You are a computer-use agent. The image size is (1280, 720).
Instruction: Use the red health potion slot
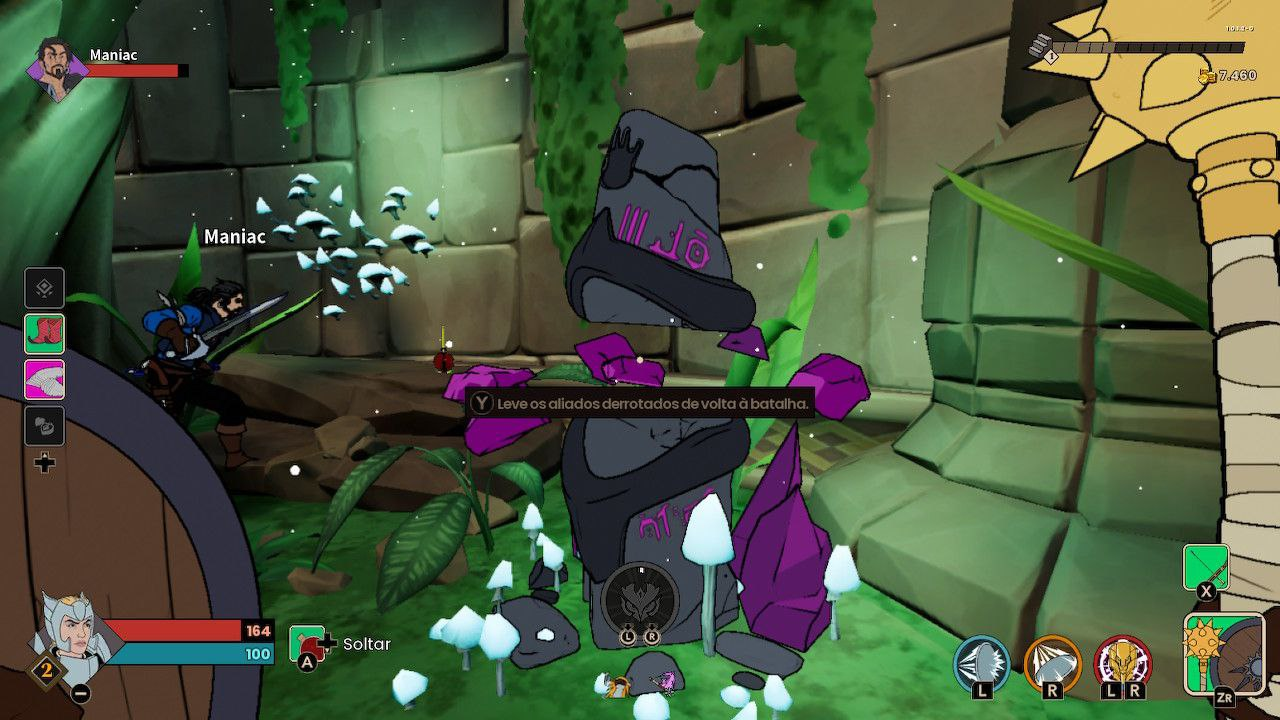[x=309, y=644]
